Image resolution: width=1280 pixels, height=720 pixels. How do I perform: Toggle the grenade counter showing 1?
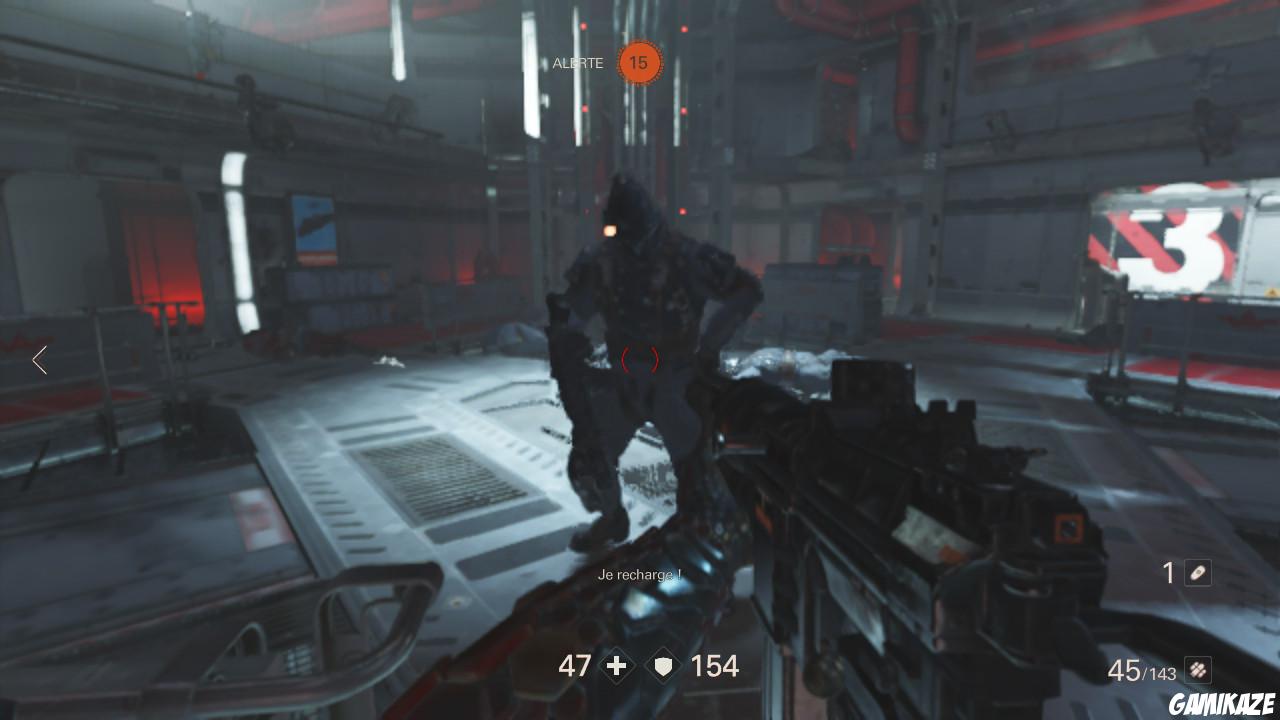click(1170, 573)
